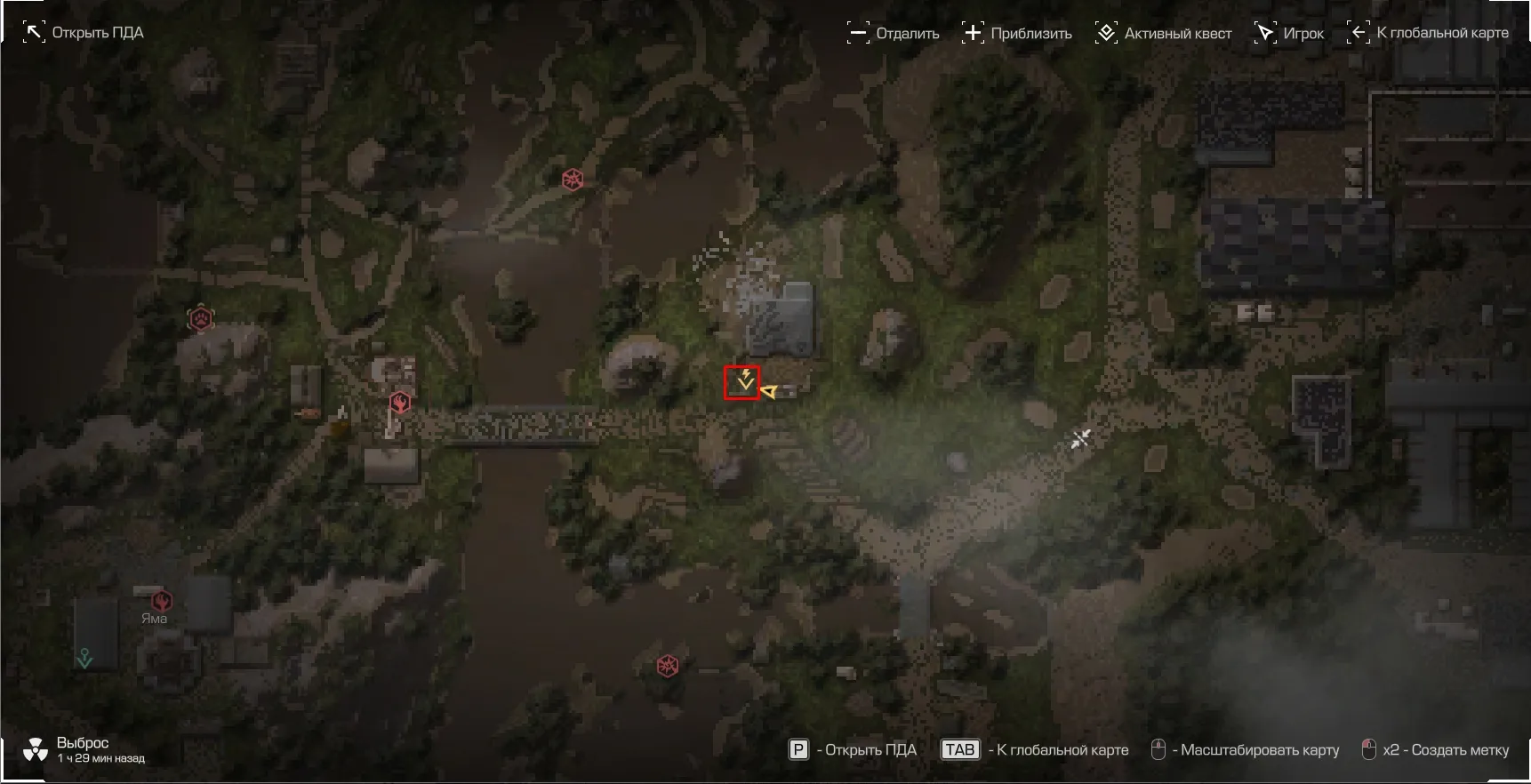Viewport: 1531px width, 784px height.
Task: Click the white crossed marker on the road
Action: pyautogui.click(x=1080, y=438)
